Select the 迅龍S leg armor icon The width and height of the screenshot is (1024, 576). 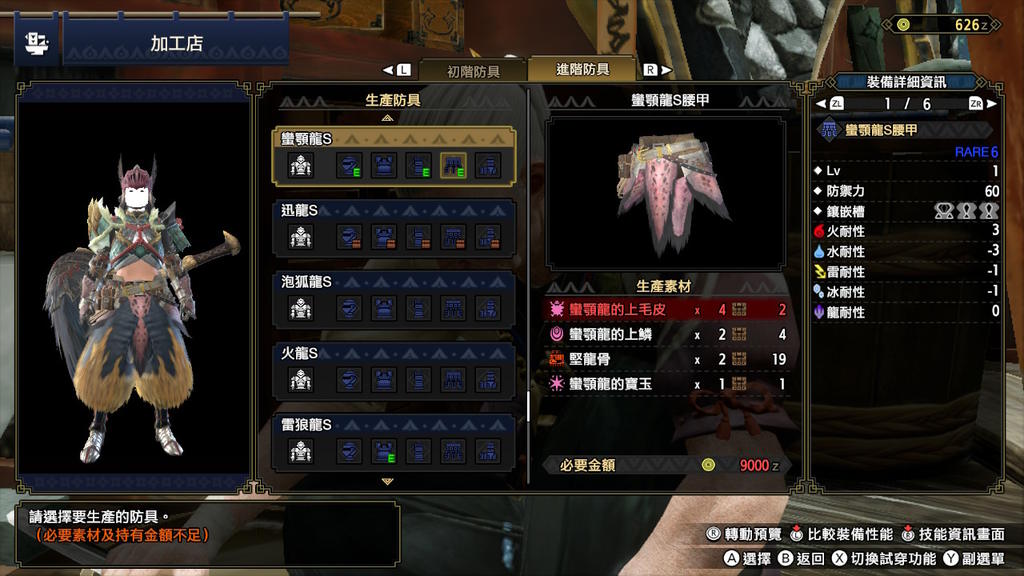[487, 238]
